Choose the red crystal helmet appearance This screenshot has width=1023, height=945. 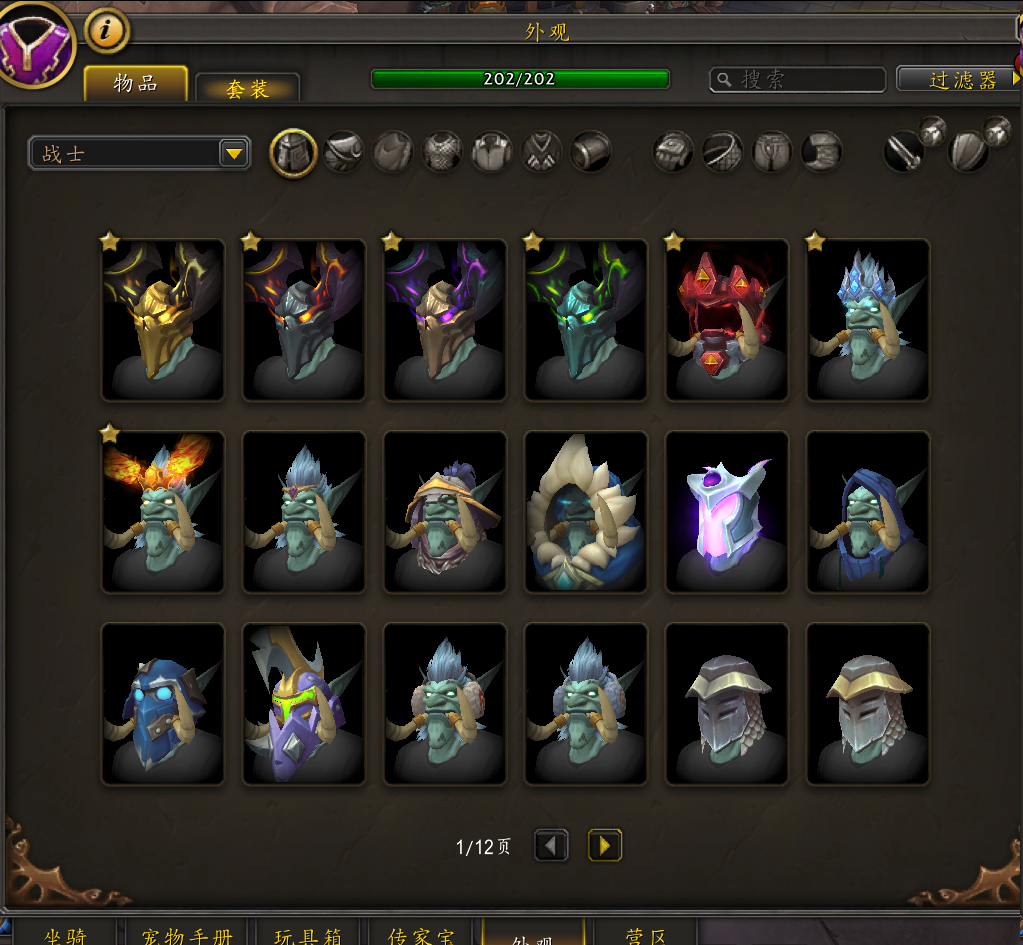(x=727, y=320)
